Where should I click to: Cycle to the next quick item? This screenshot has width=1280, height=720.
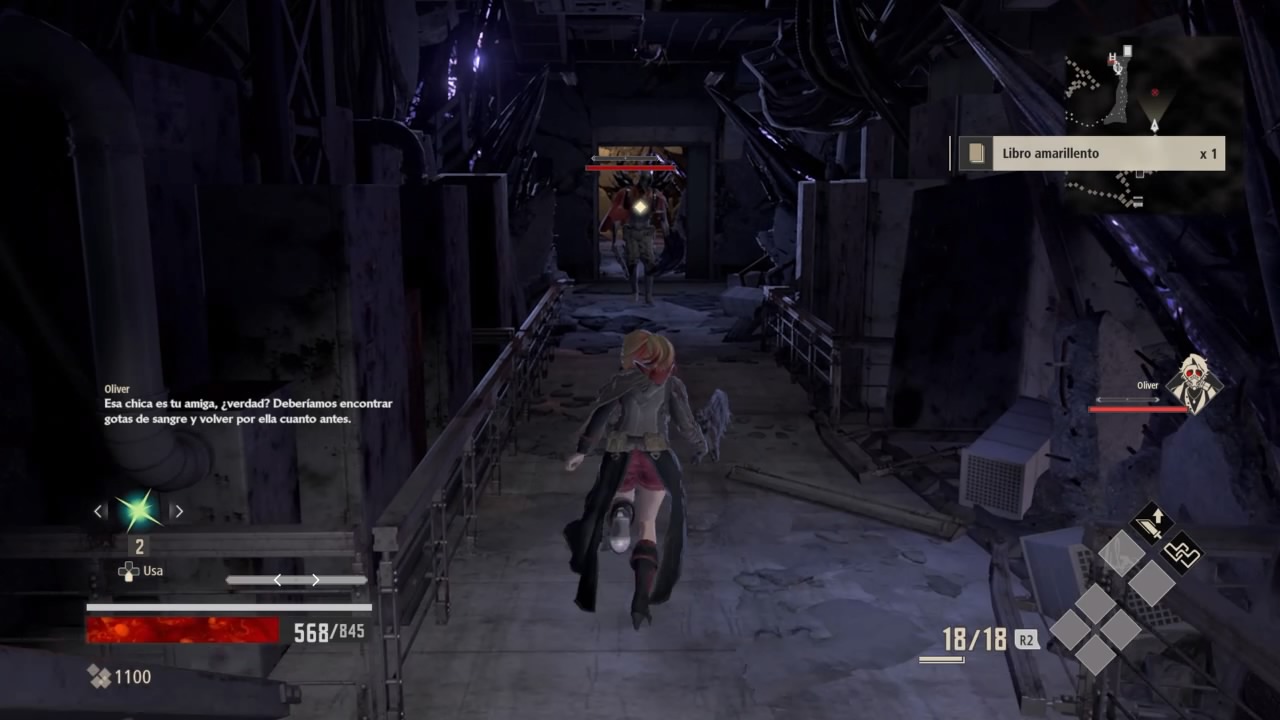(178, 511)
